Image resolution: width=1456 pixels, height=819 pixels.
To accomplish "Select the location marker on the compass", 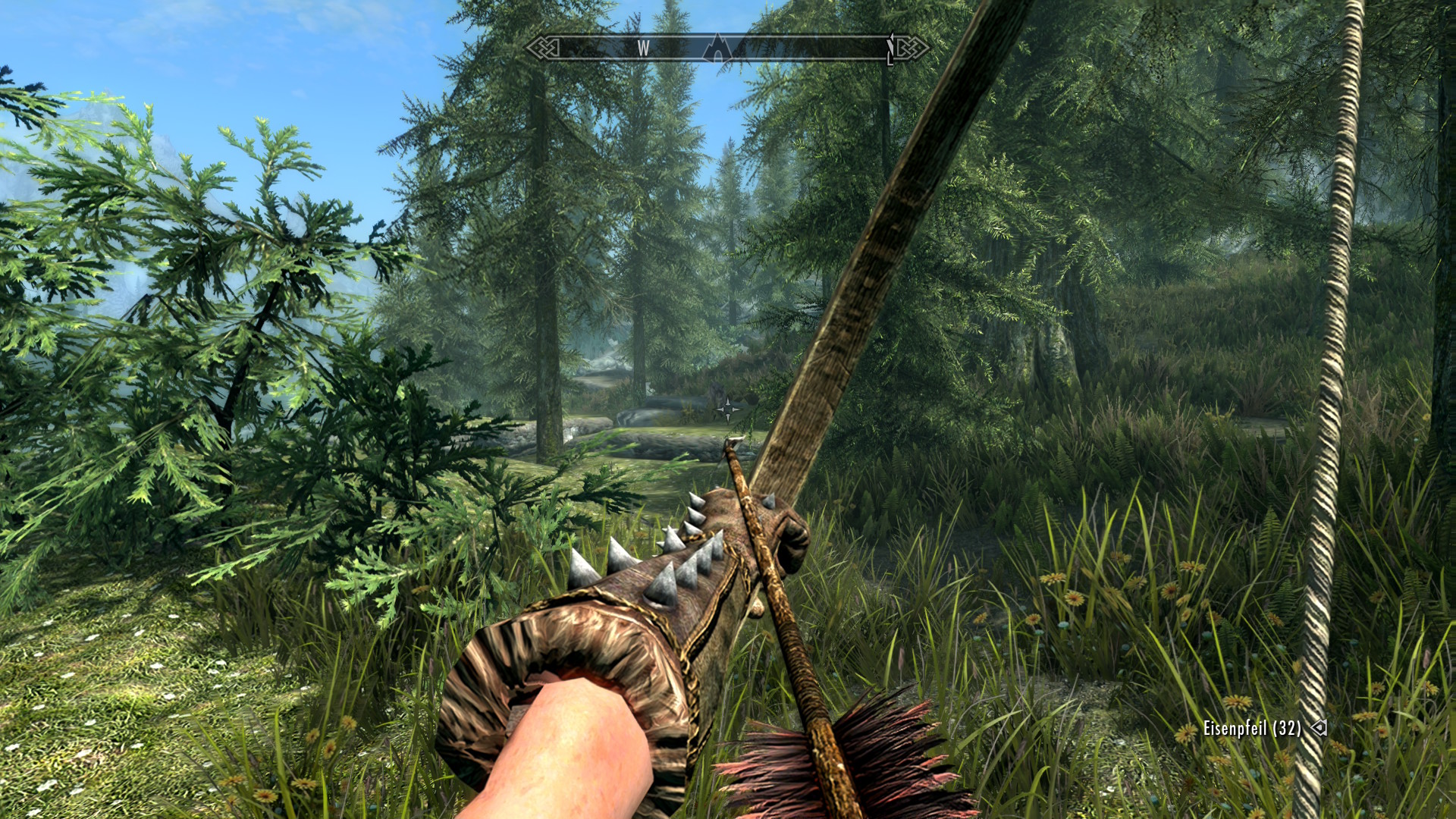I will 717,49.
